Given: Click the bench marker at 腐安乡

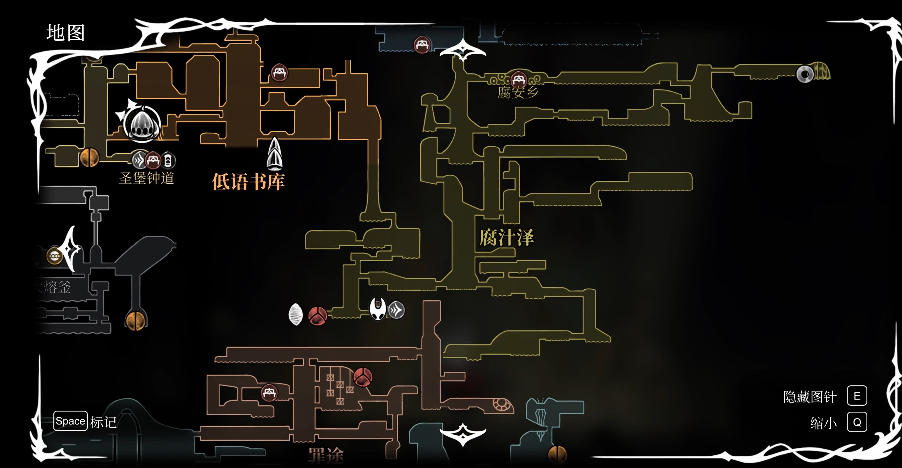Looking at the screenshot, I should (x=518, y=77).
